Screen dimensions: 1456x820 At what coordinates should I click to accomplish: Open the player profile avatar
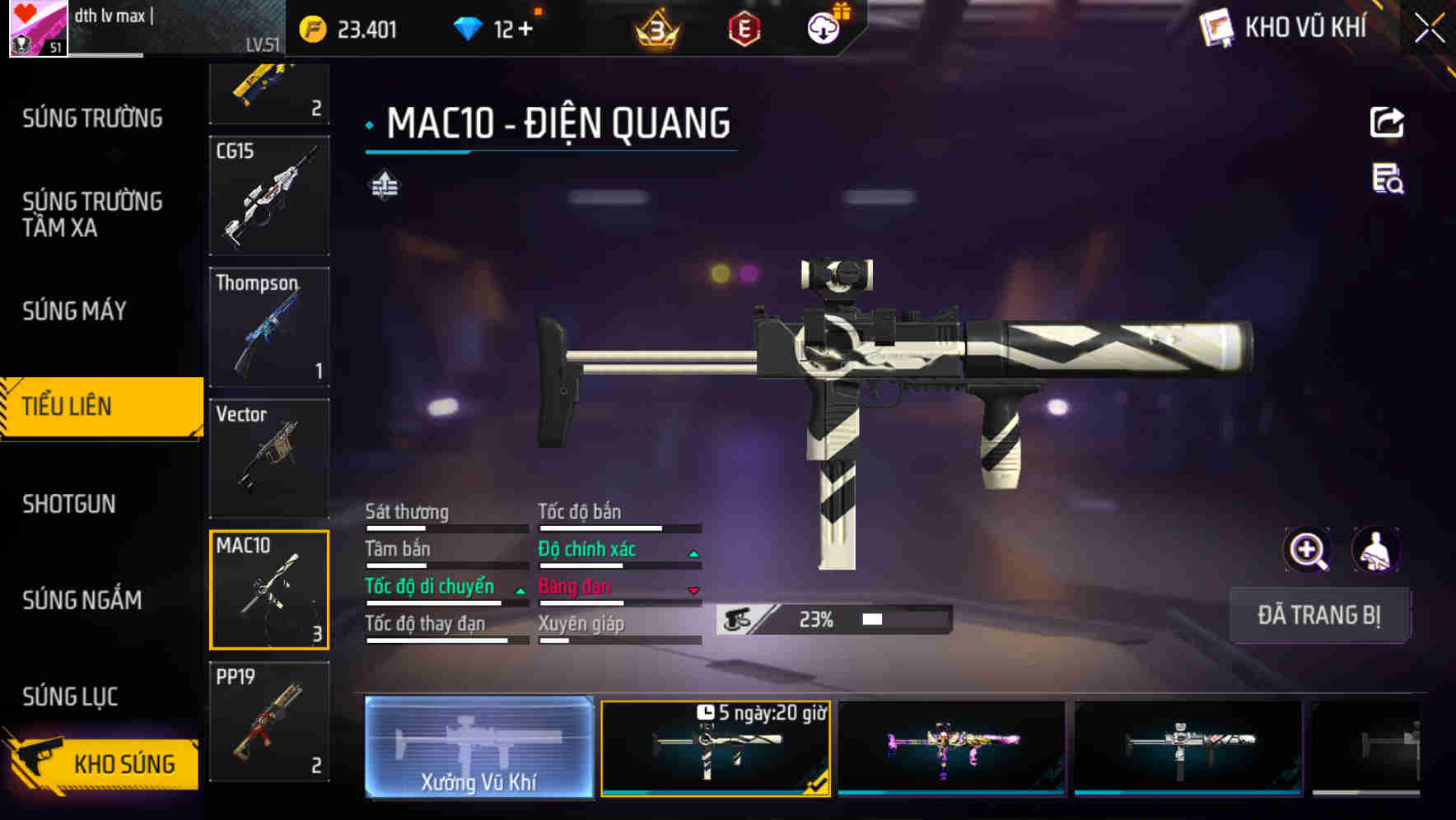click(x=38, y=29)
